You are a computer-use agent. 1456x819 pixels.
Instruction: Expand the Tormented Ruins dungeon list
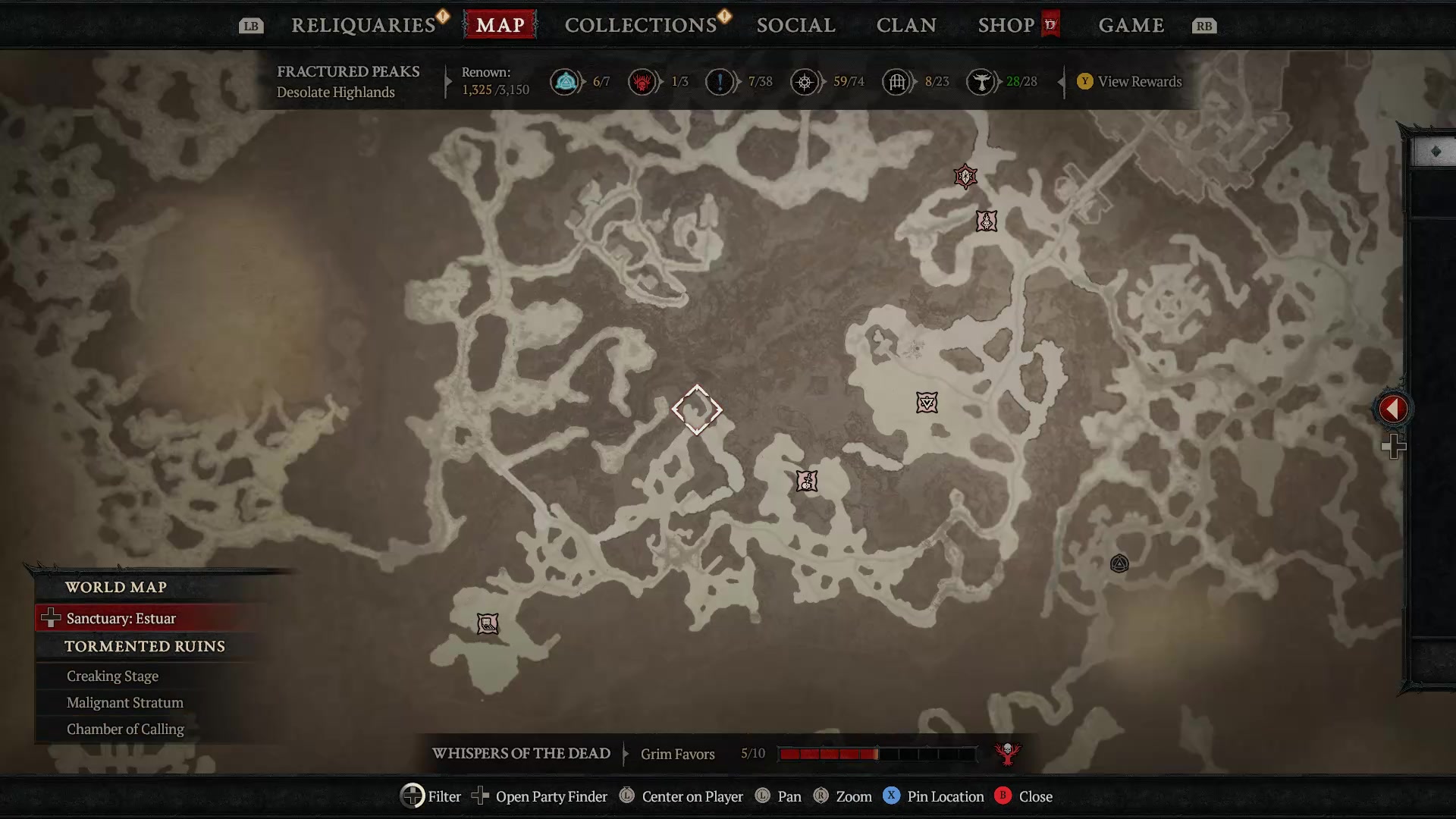145,646
